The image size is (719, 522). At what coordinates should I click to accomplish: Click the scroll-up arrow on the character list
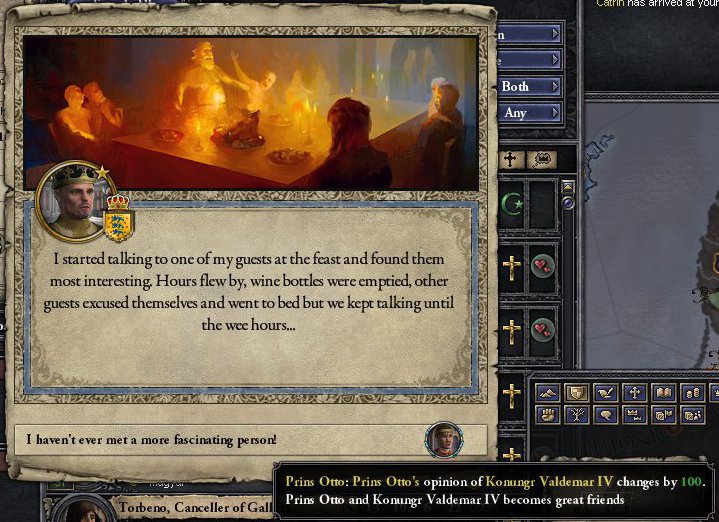(568, 186)
